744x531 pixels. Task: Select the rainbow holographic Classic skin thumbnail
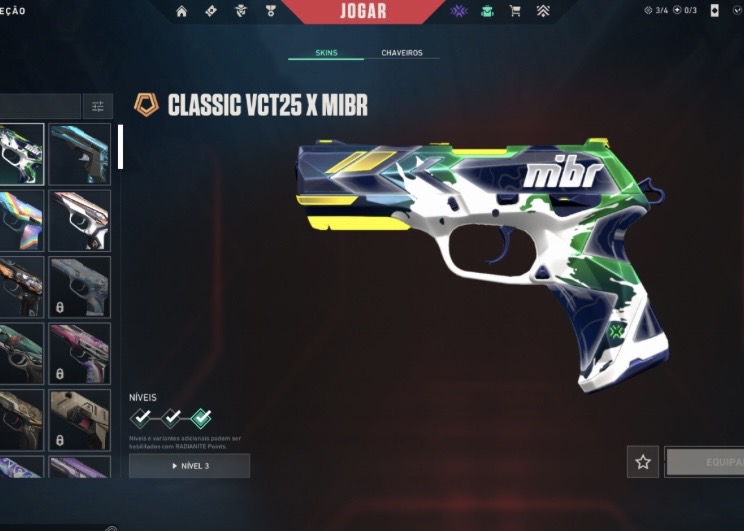click(x=21, y=221)
